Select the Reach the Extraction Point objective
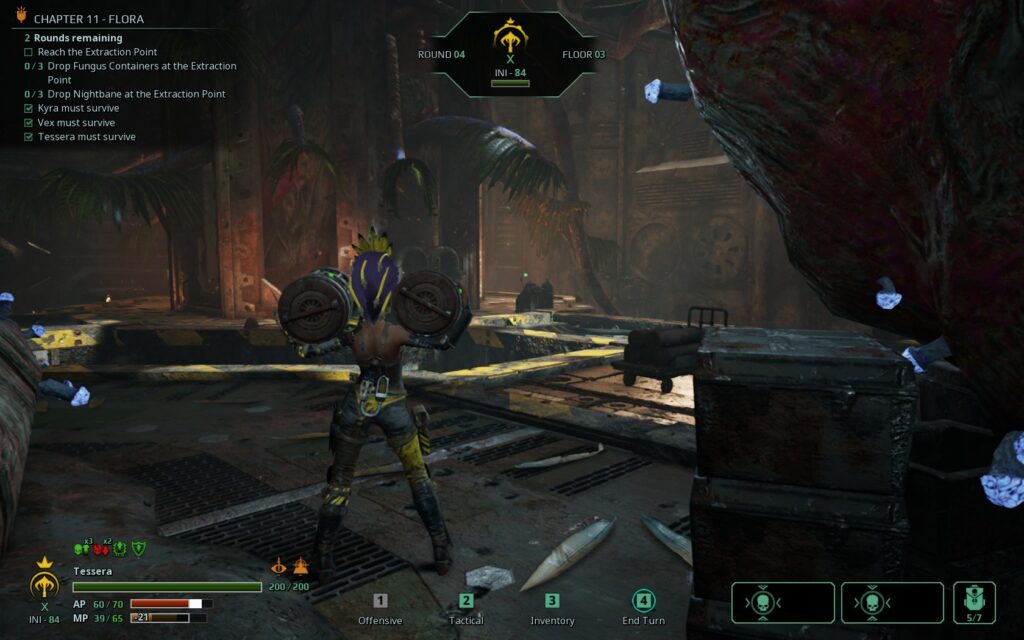 tap(97, 52)
